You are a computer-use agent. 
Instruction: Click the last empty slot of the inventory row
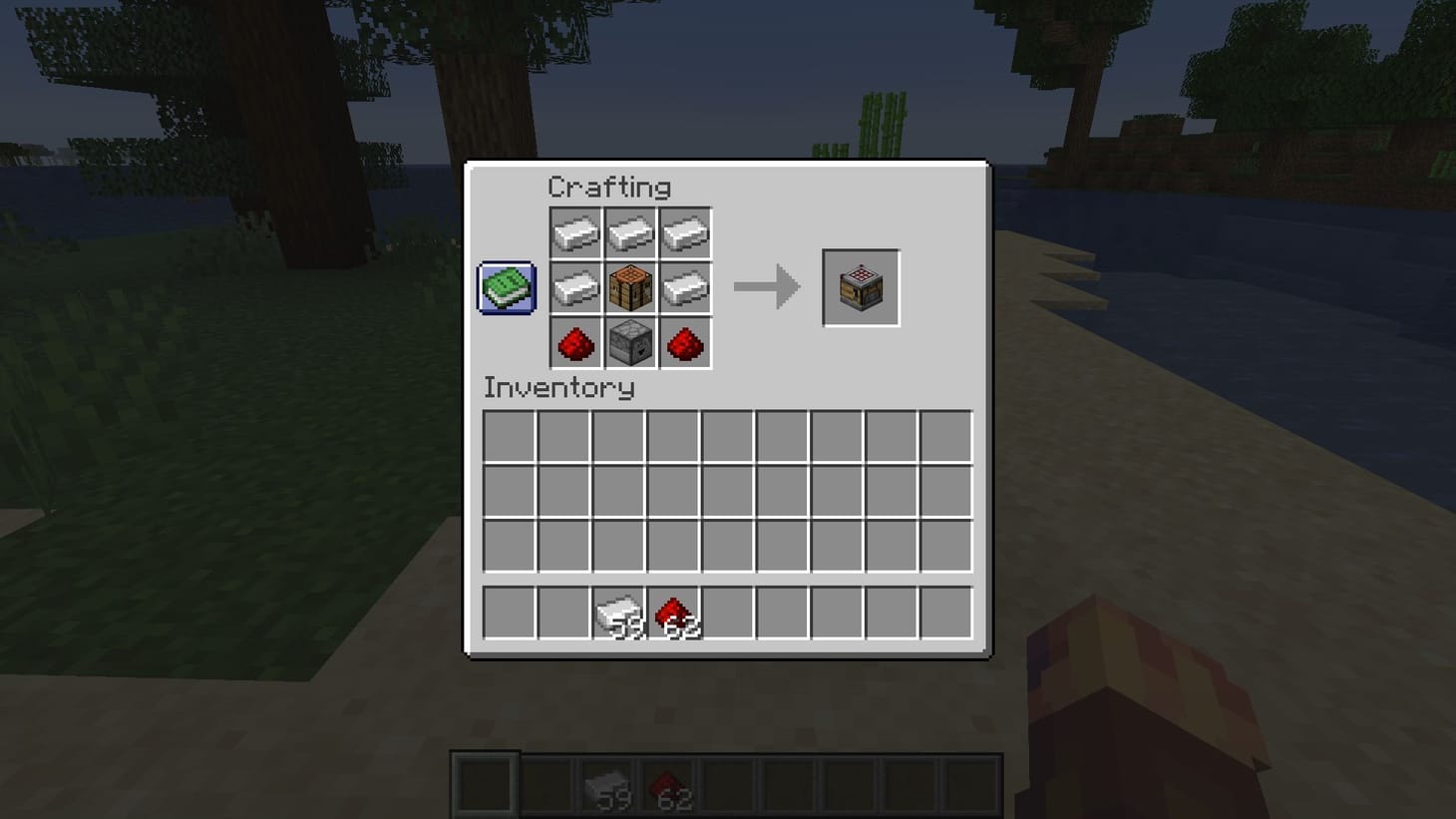point(945,613)
